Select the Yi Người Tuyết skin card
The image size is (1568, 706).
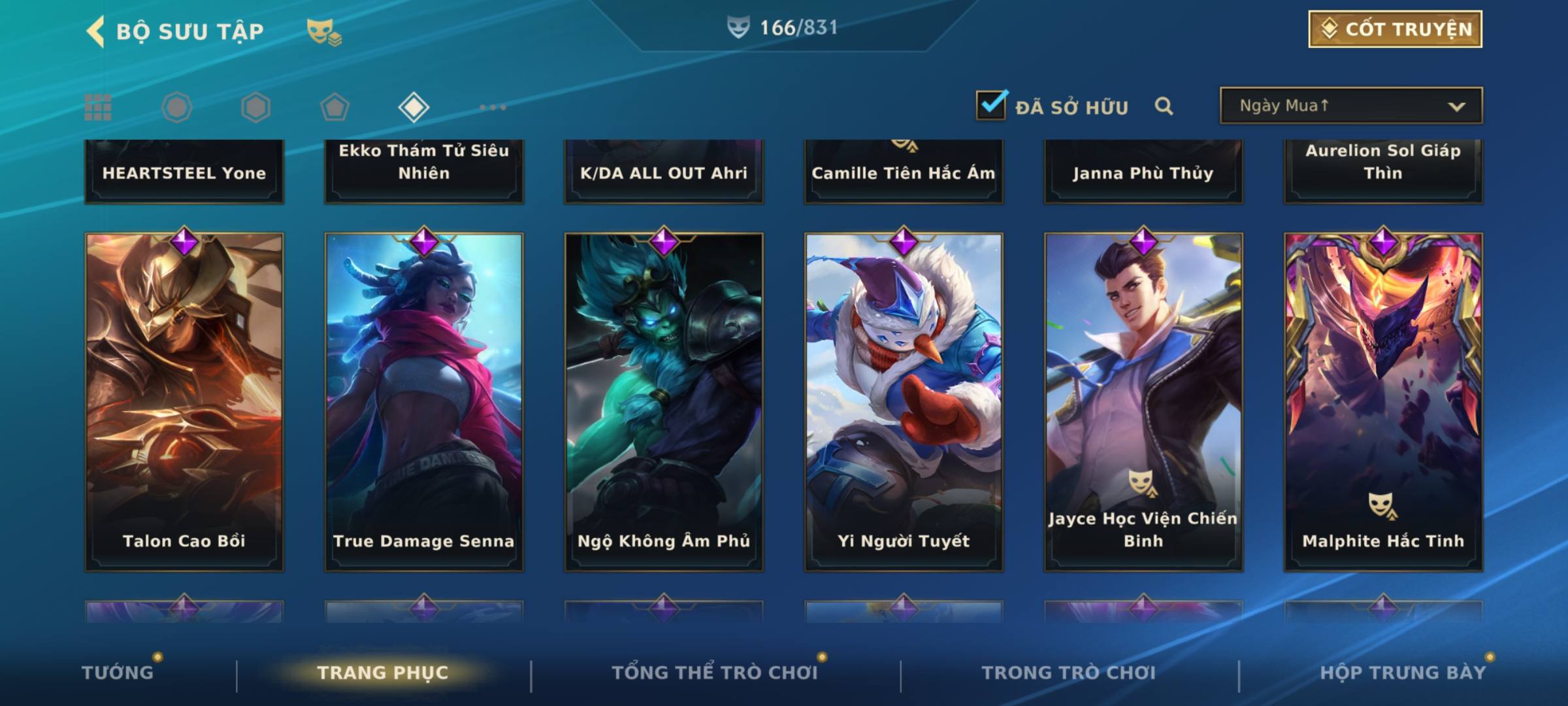(904, 401)
